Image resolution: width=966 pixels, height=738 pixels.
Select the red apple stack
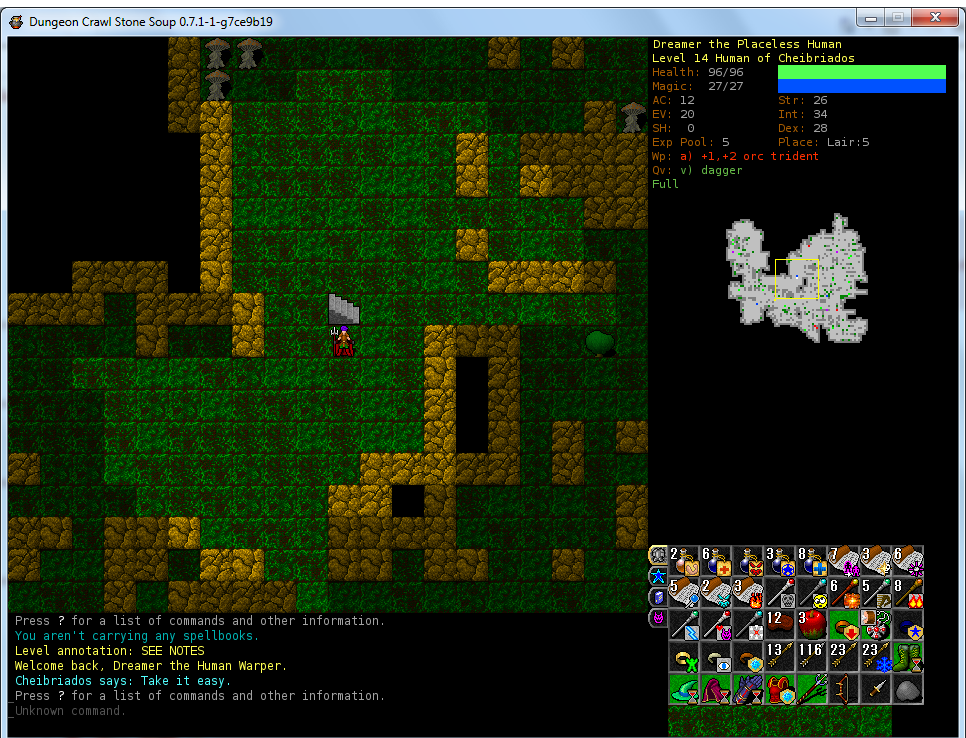pos(813,625)
